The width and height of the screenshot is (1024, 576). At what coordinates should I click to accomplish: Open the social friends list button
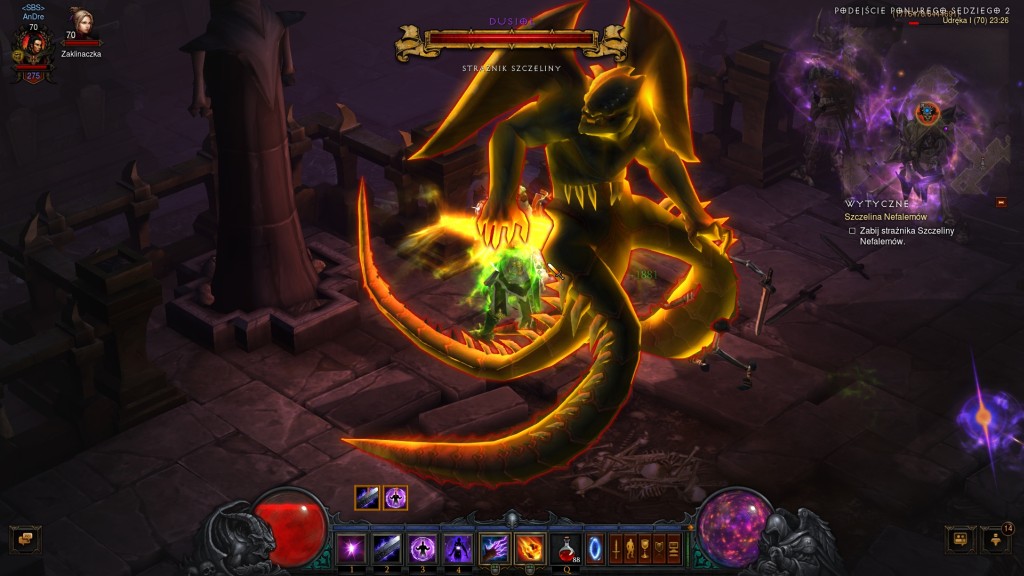coord(958,539)
